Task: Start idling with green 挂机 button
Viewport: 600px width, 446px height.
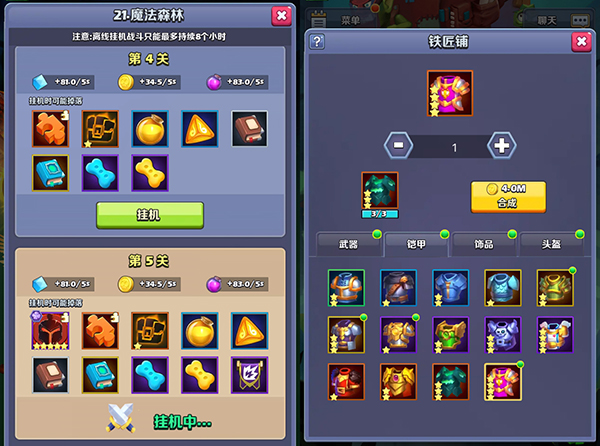Action: (150, 215)
